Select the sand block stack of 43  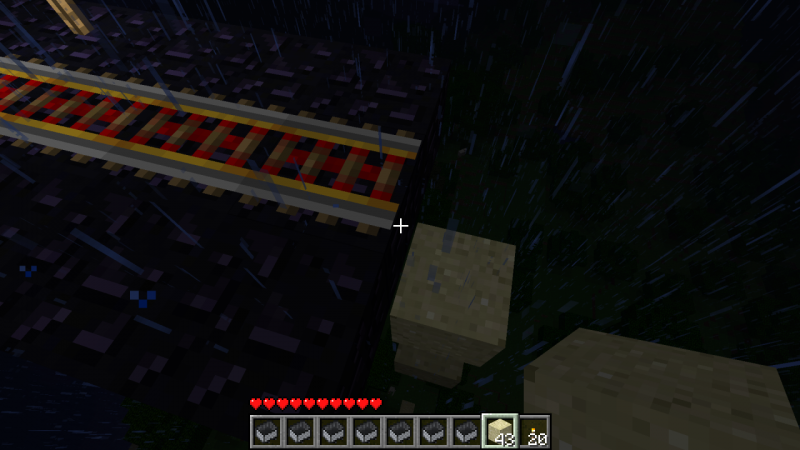pos(500,431)
